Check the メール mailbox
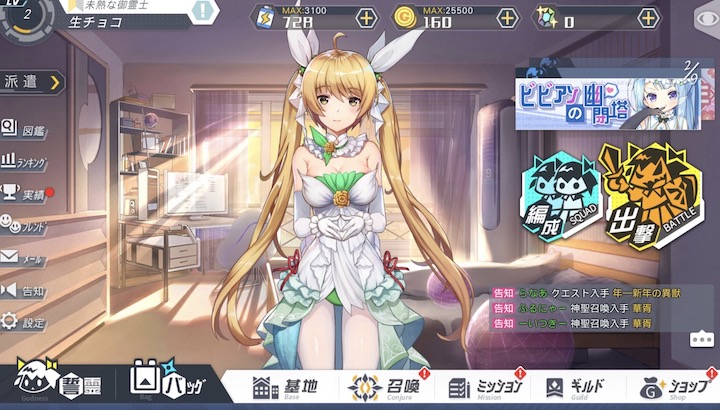Viewport: 720px width, 410px height. pos(24,257)
